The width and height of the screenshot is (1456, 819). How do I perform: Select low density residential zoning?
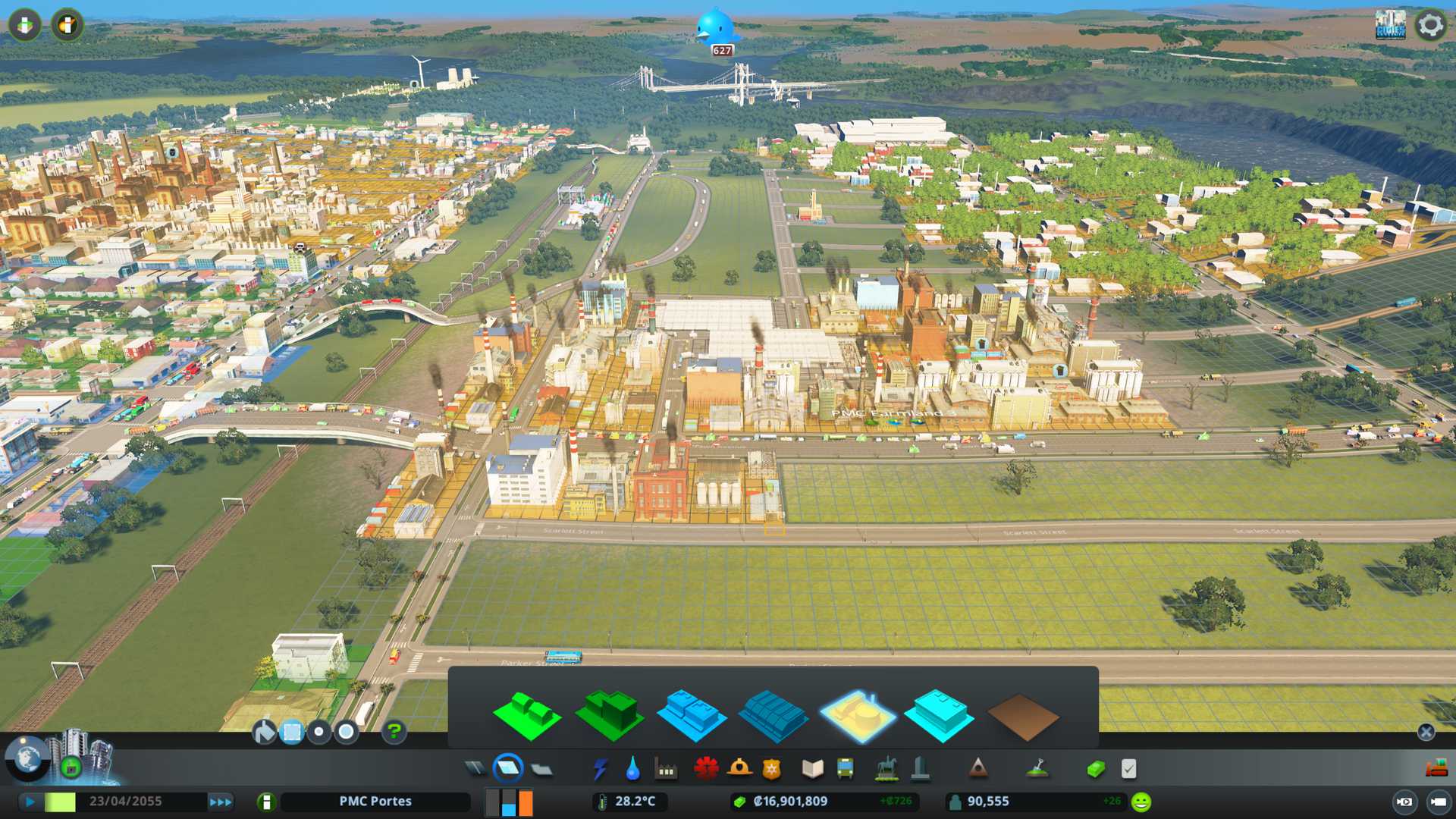pos(526,715)
